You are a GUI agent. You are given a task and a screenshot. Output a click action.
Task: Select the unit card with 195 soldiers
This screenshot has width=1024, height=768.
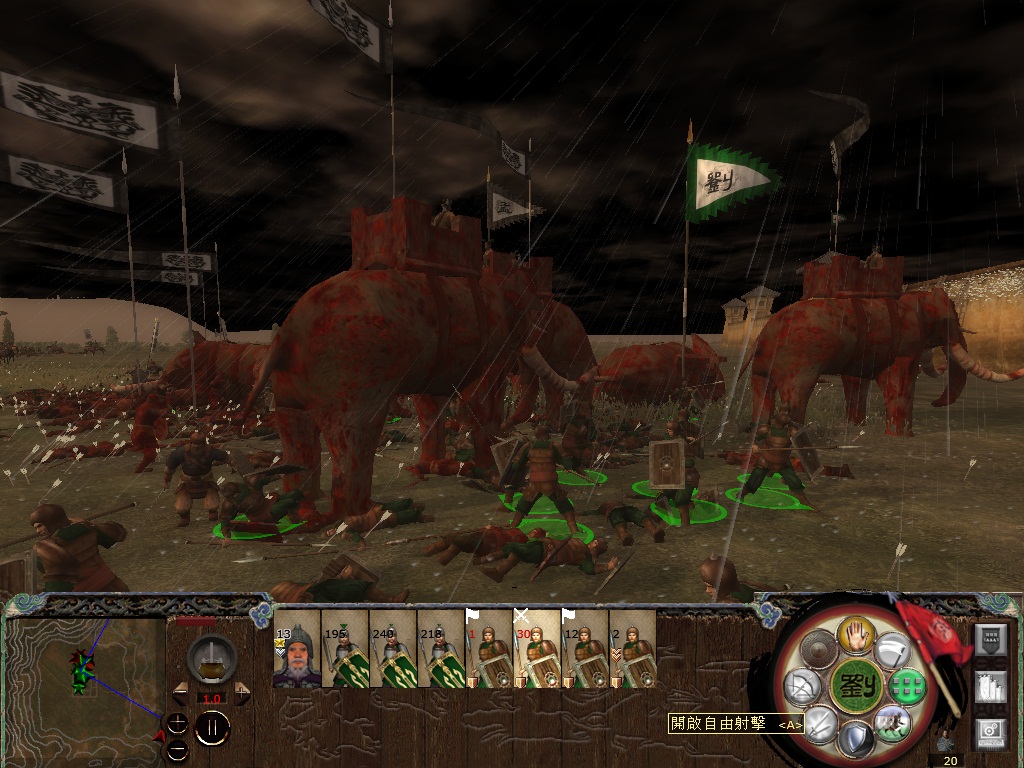tap(345, 649)
